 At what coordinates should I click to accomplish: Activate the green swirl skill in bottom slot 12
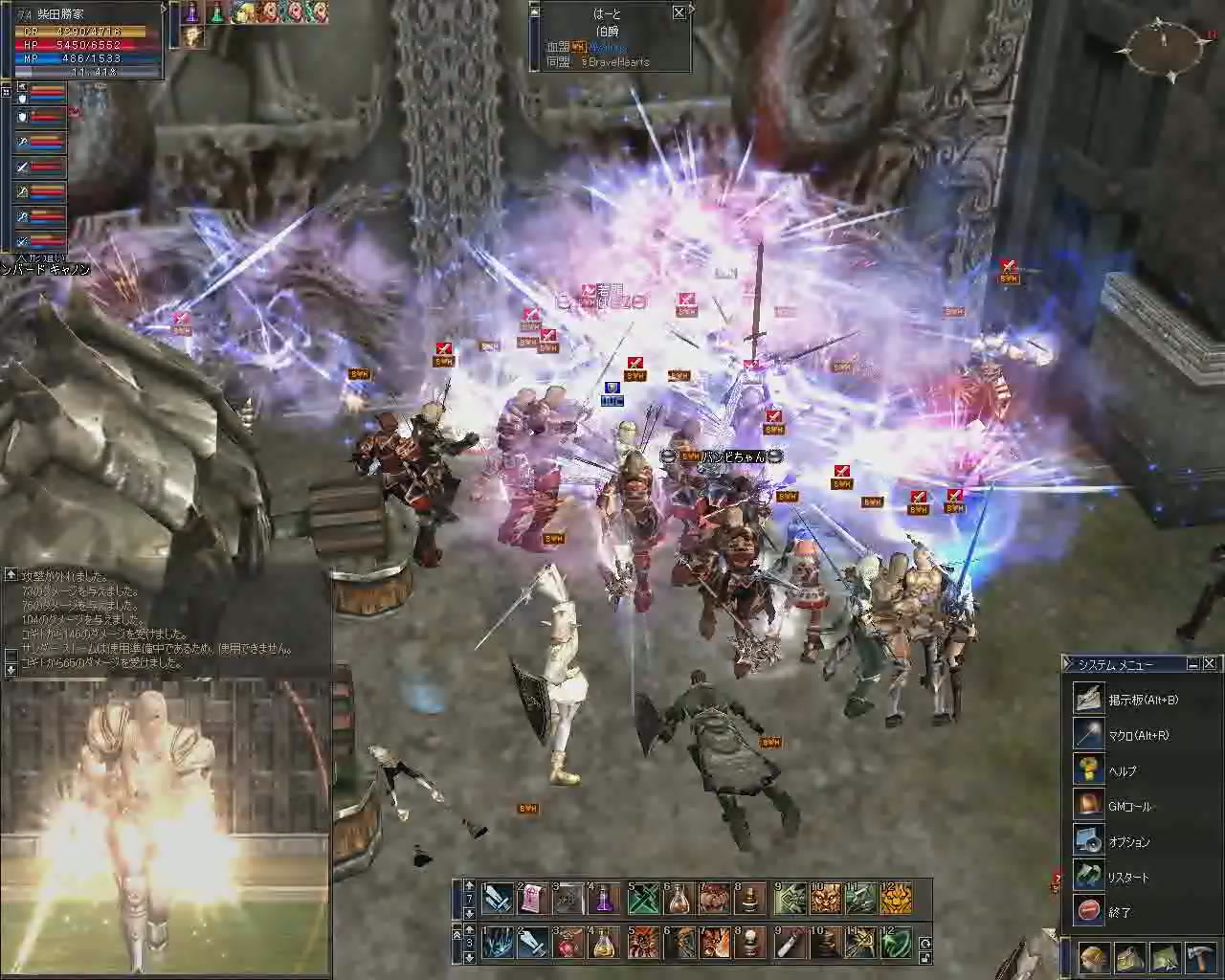point(895,943)
